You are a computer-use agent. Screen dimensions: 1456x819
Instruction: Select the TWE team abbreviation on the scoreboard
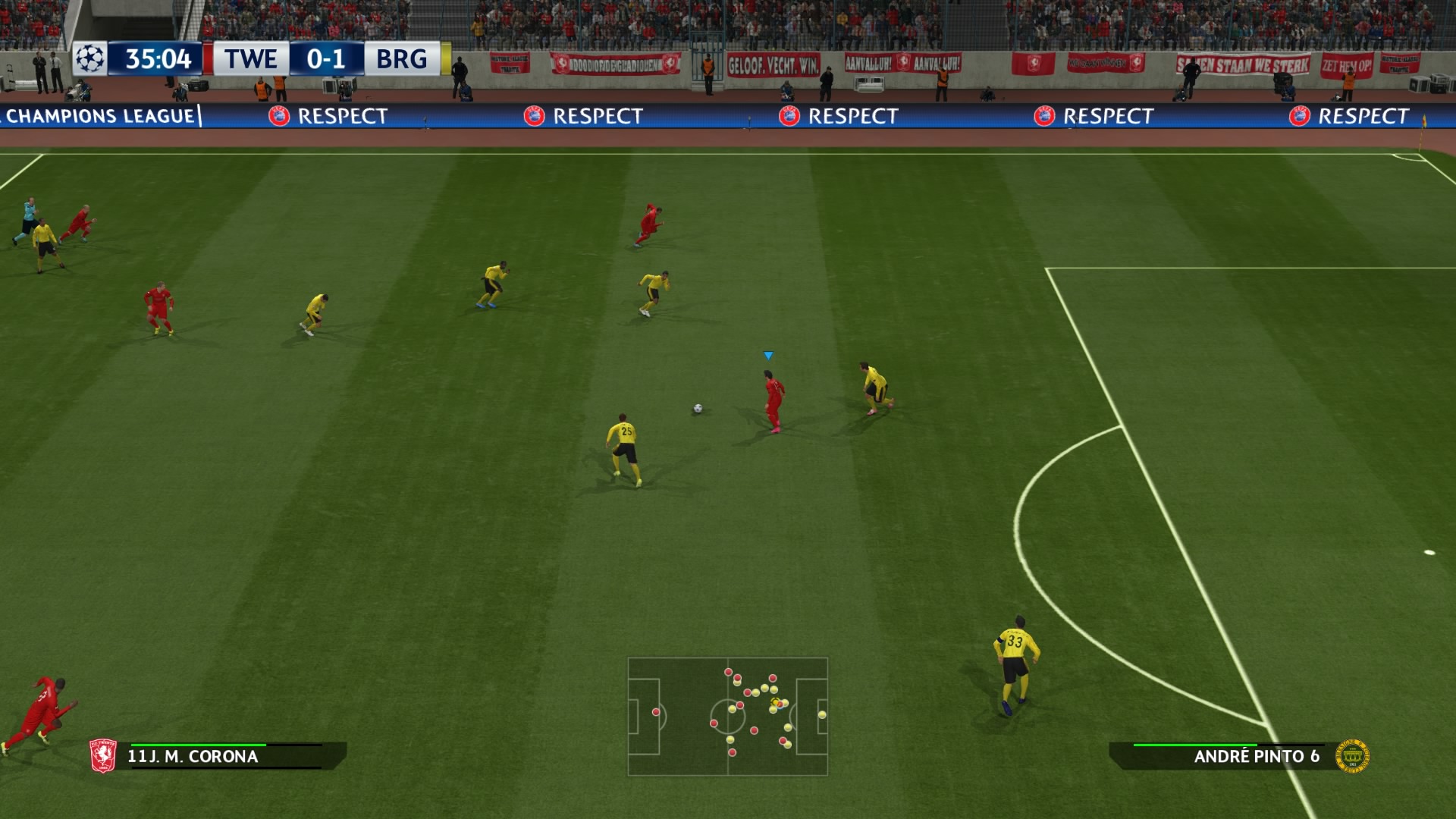[x=250, y=57]
